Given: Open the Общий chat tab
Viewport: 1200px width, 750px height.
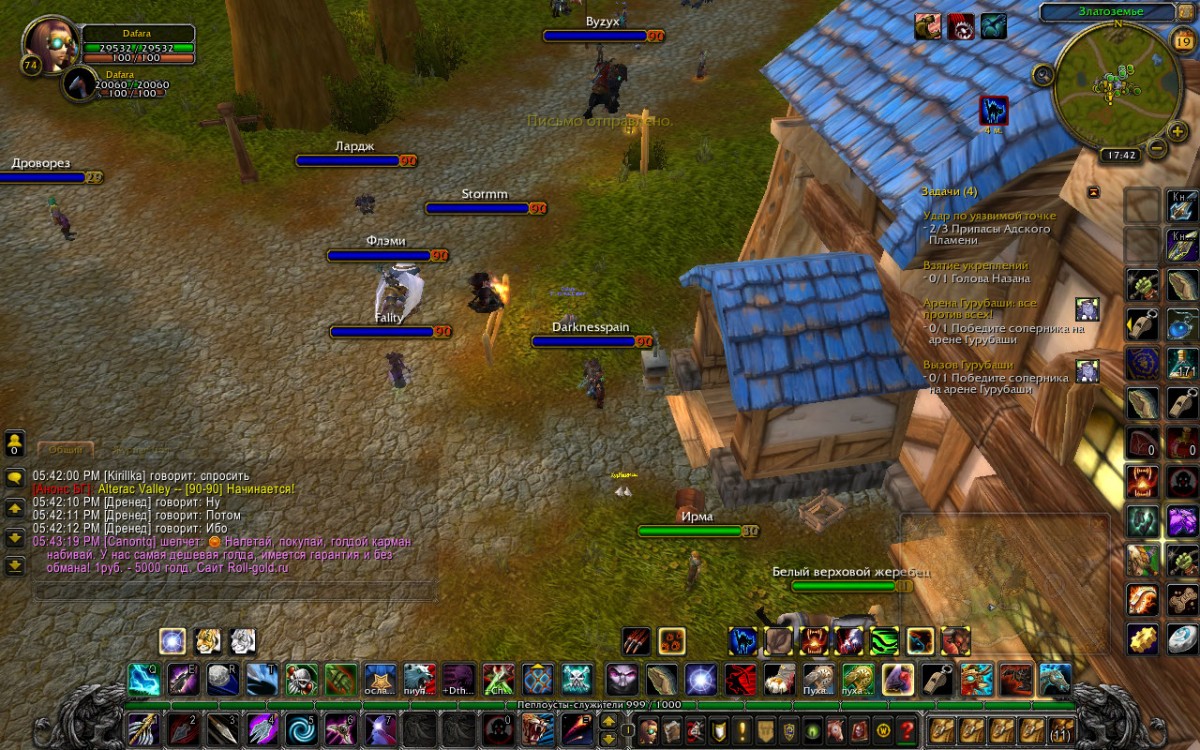Looking at the screenshot, I should [65, 451].
